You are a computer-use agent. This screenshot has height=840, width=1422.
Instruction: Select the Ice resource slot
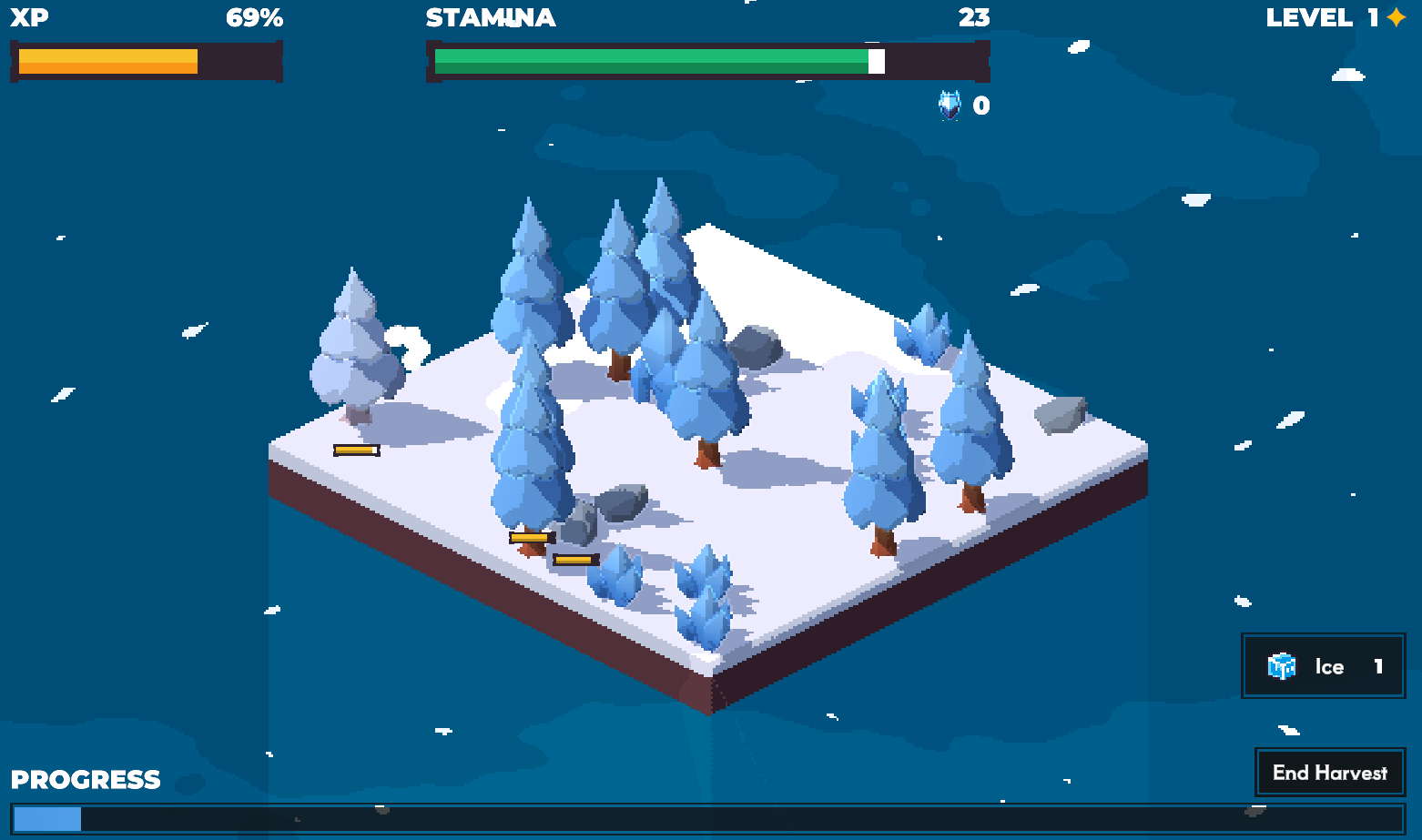coord(1324,666)
